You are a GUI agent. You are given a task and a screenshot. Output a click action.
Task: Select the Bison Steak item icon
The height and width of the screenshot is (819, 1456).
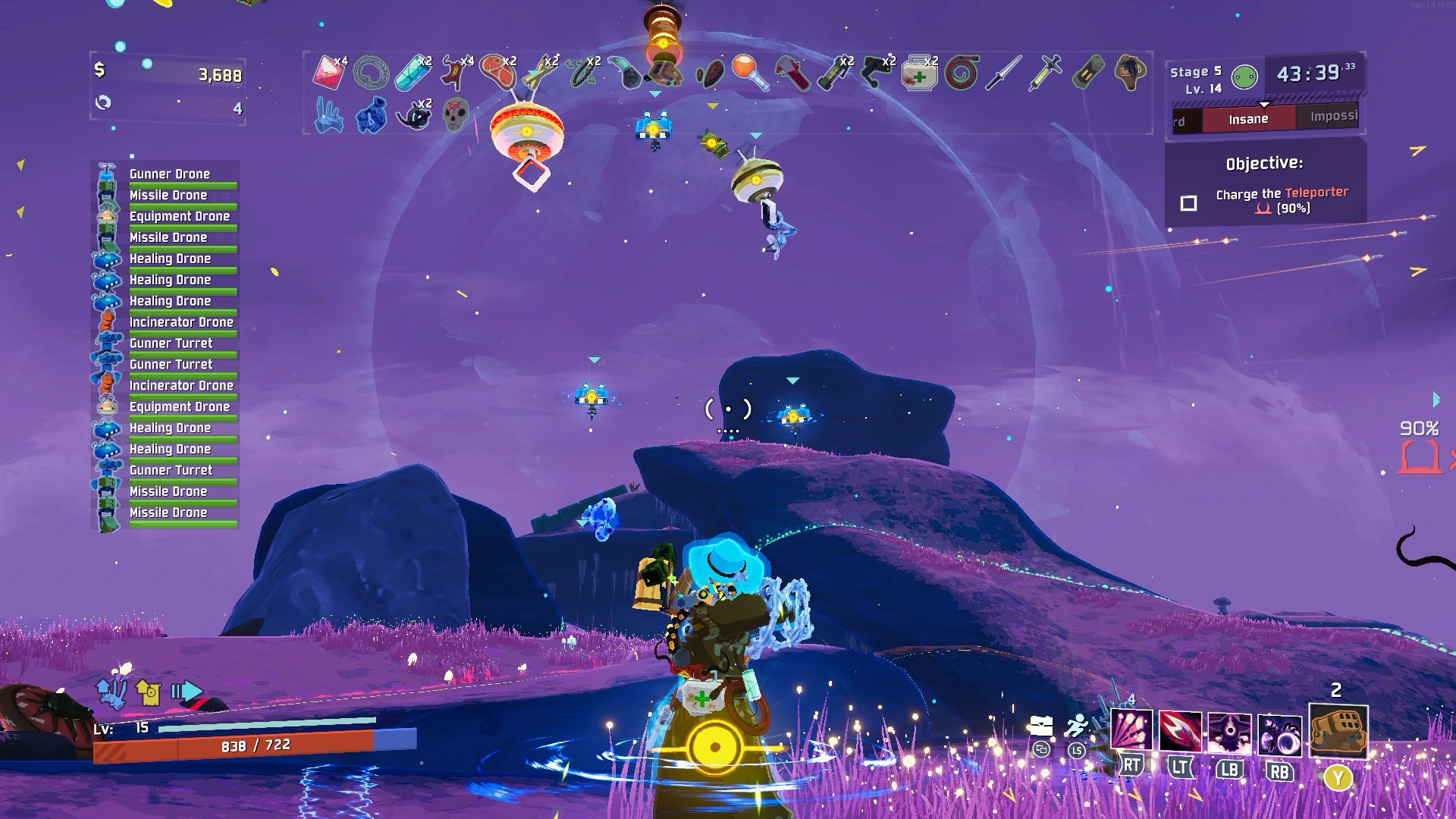495,71
